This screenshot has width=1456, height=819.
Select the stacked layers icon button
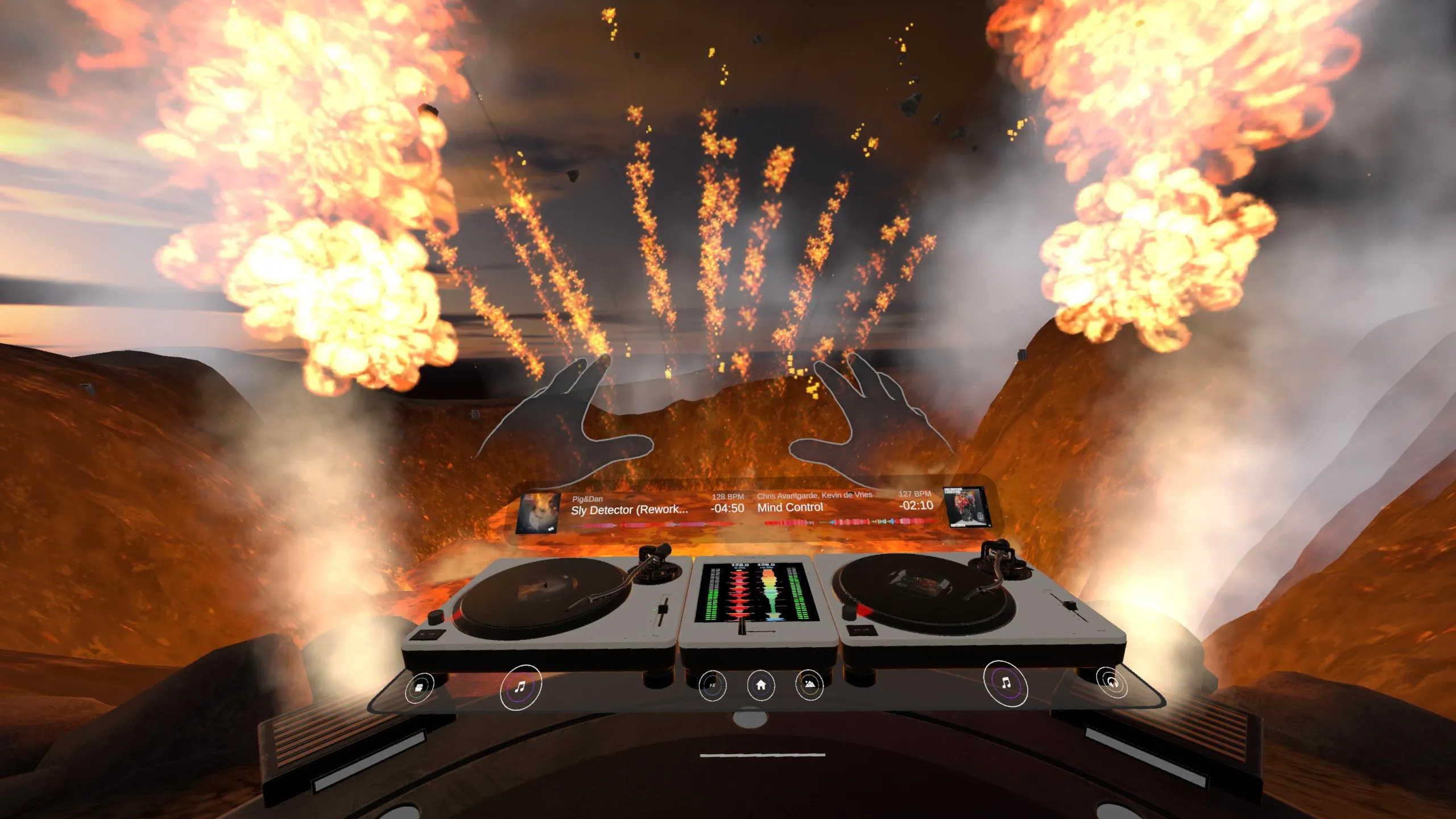(x=419, y=687)
